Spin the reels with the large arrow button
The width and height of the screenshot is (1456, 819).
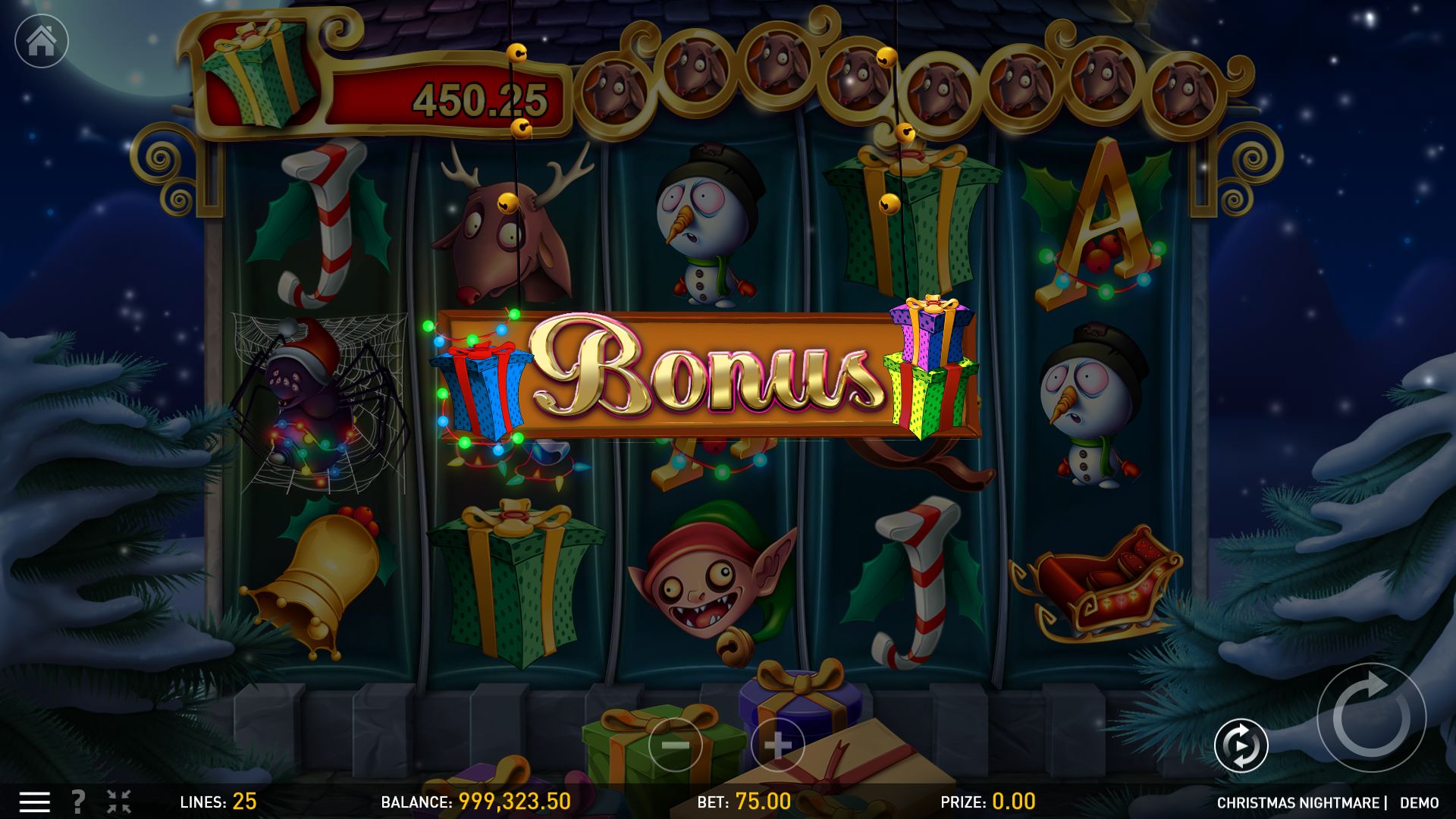point(1371,717)
